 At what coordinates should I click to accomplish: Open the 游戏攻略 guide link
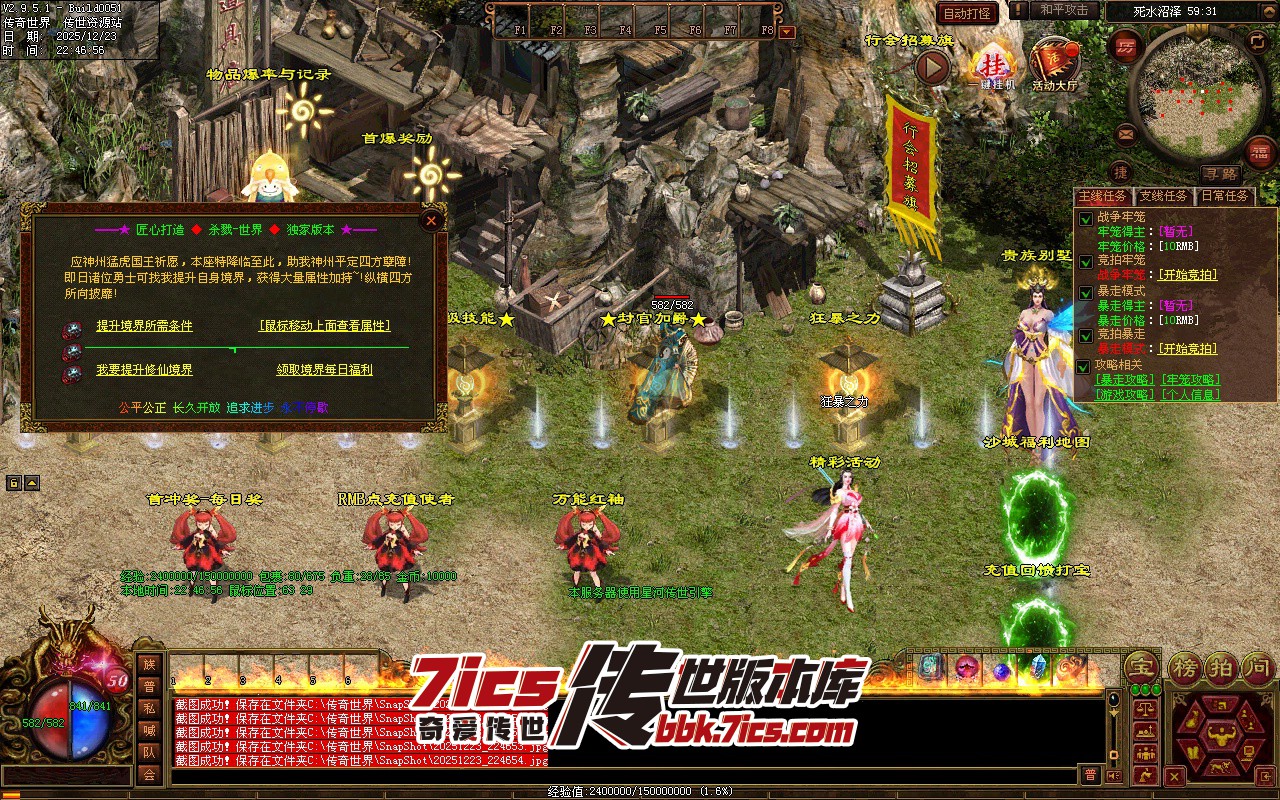[x=1126, y=394]
